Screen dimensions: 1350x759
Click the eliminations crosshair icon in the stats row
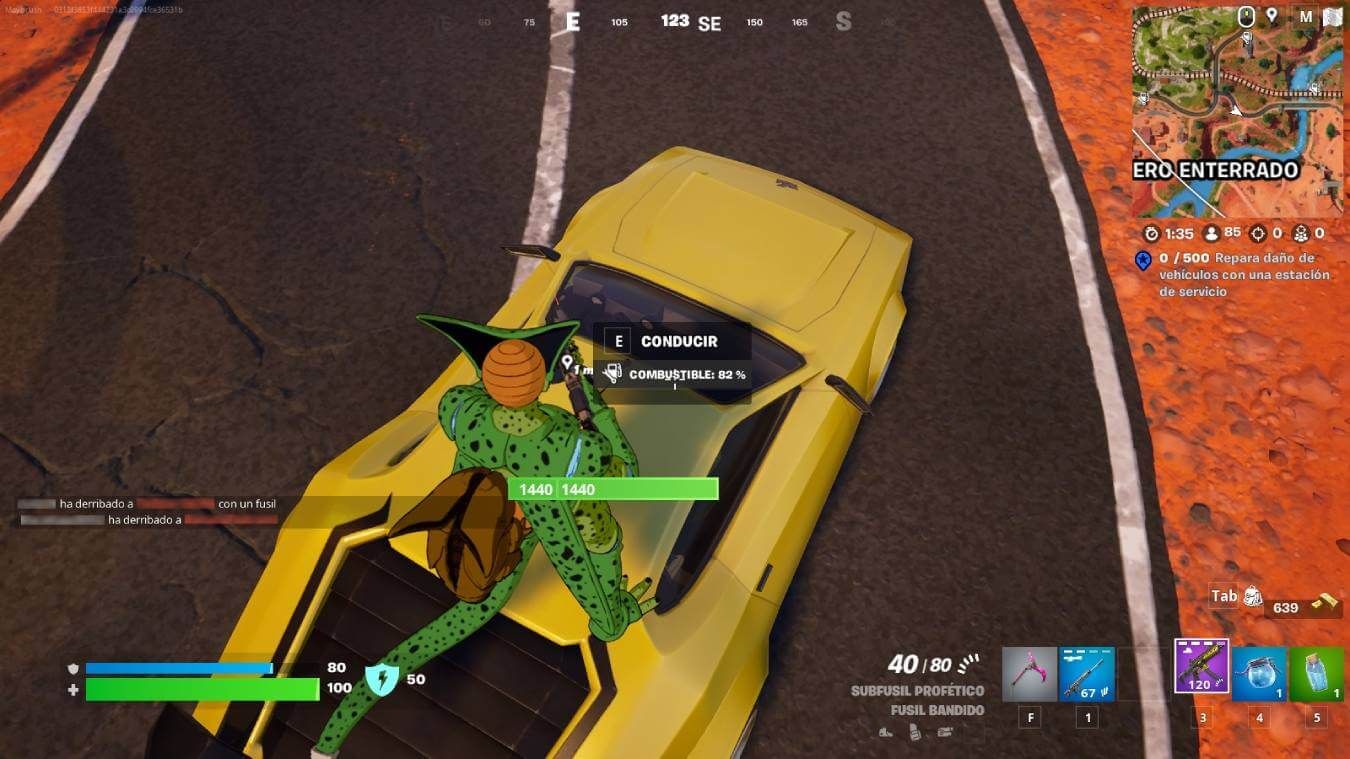(1258, 233)
